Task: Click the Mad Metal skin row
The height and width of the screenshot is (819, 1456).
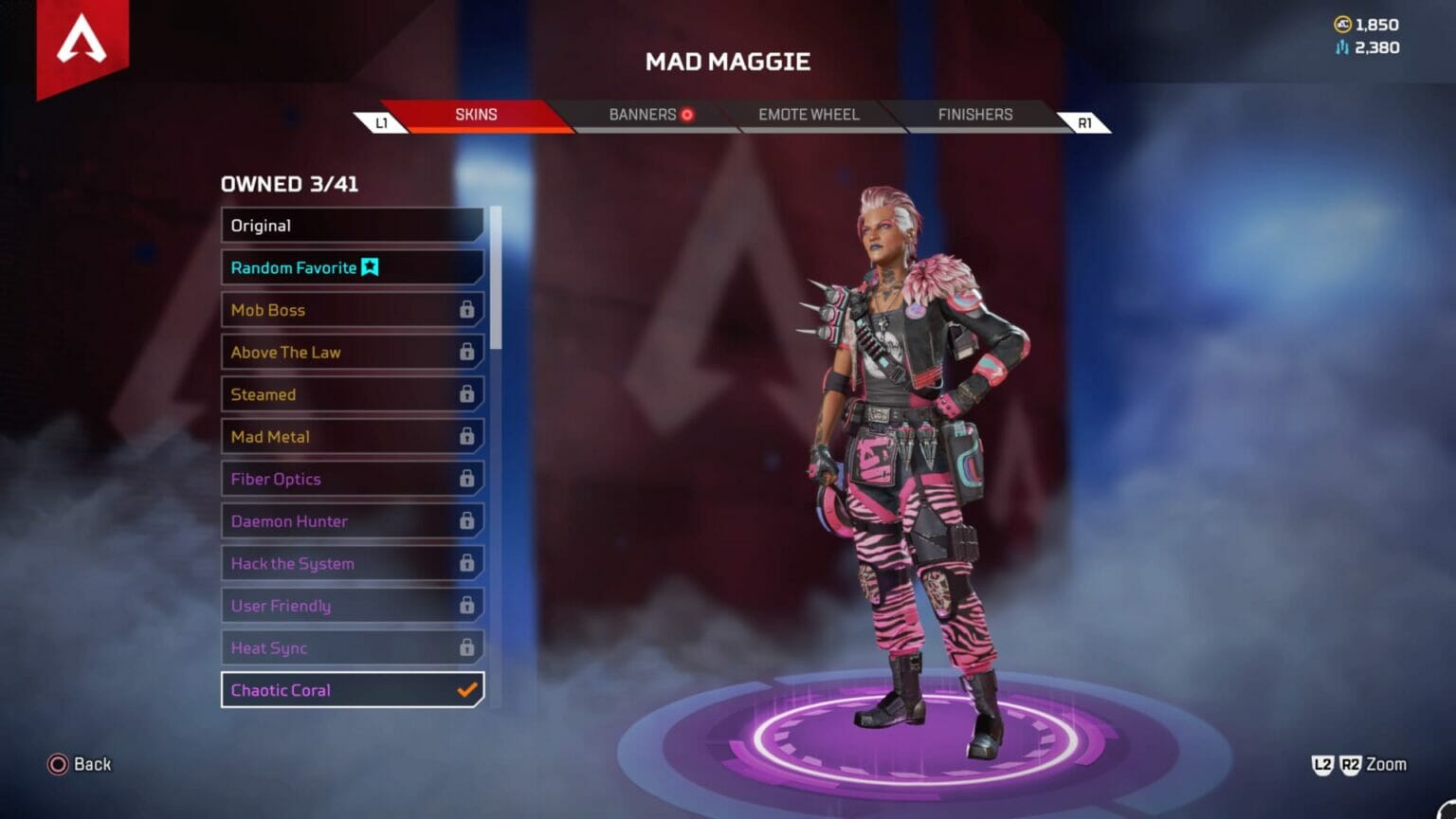Action: coord(352,437)
